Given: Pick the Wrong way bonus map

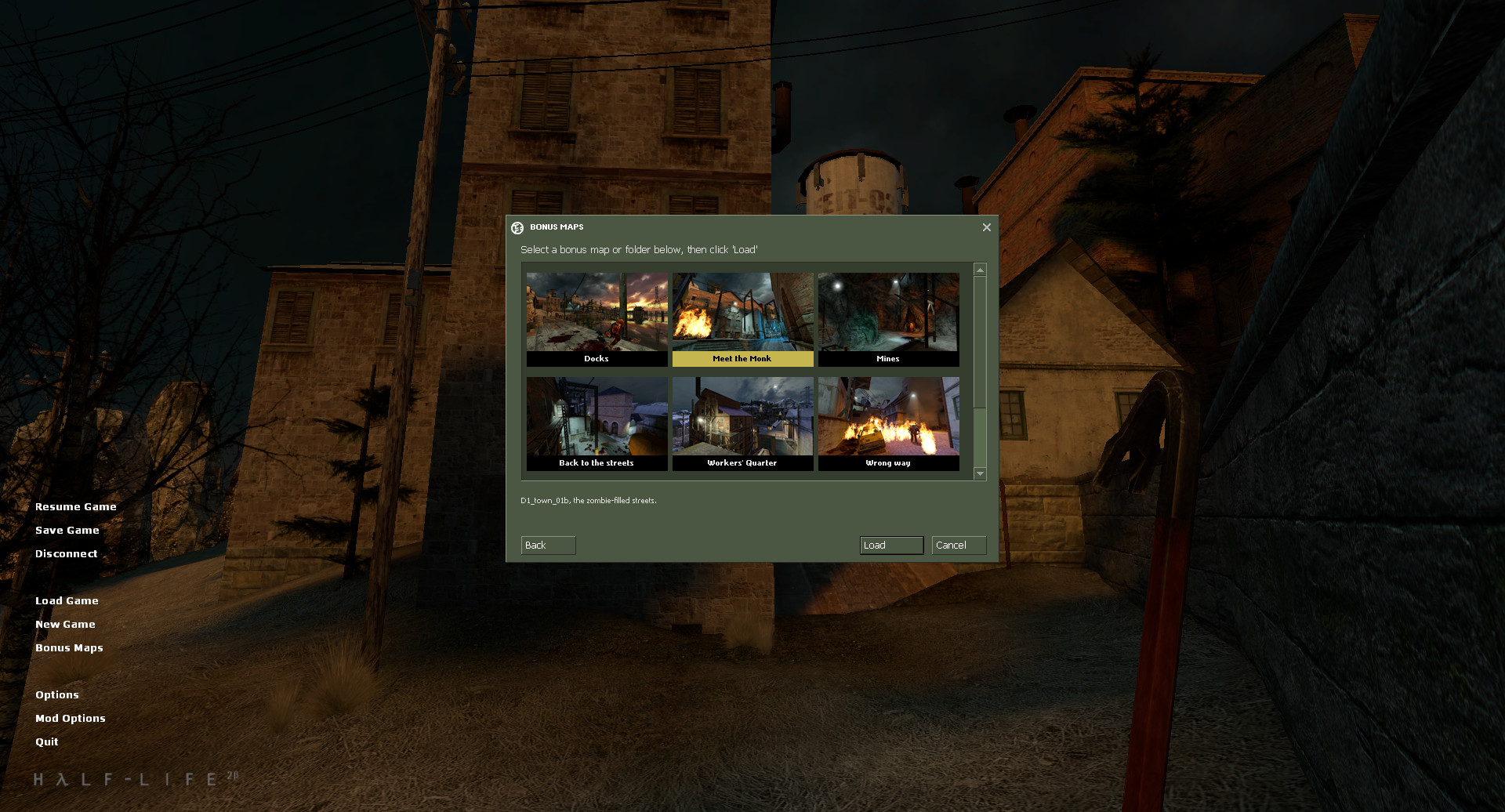Looking at the screenshot, I should 888,422.
